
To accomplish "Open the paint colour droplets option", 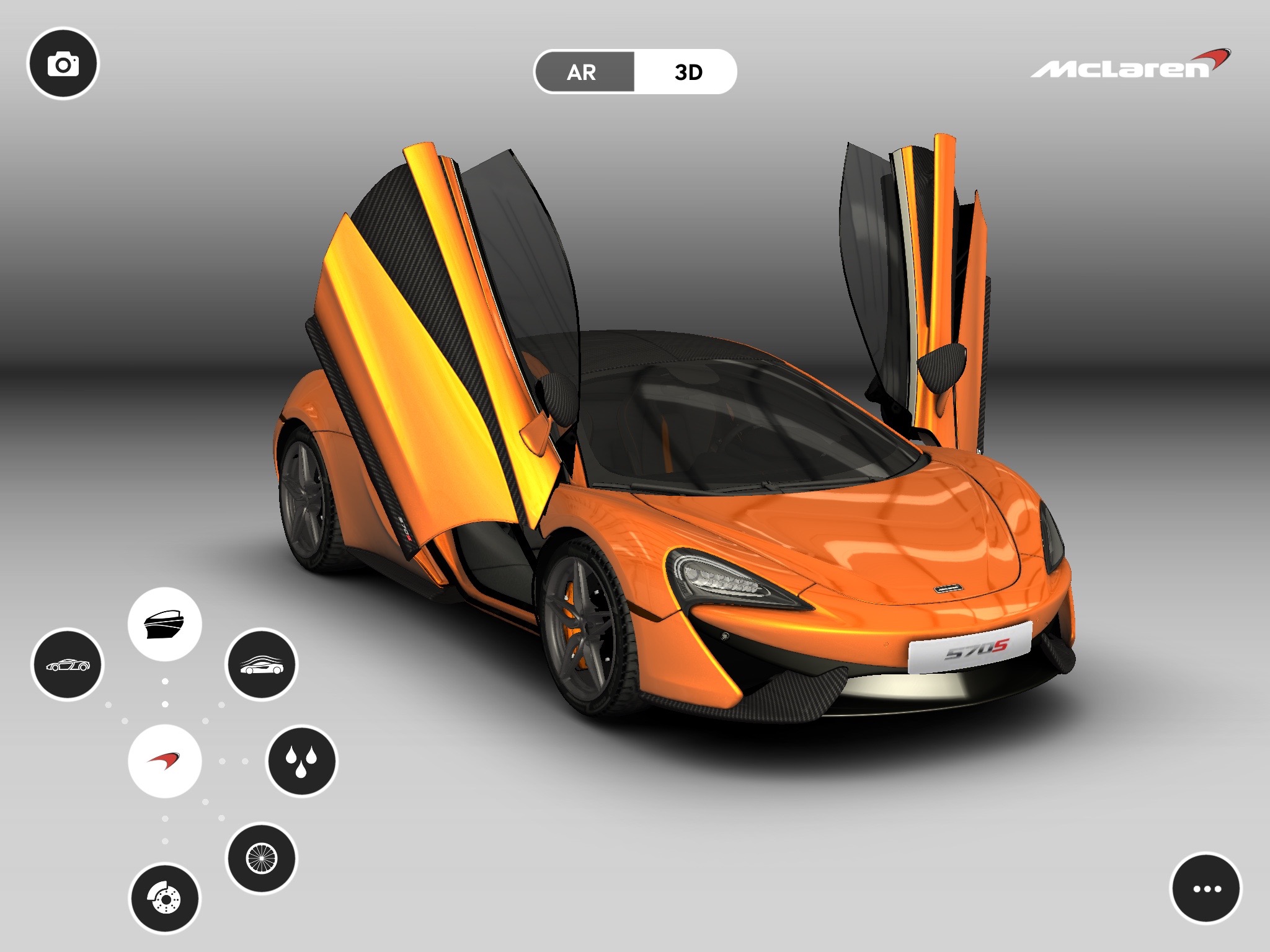I will pos(301,760).
